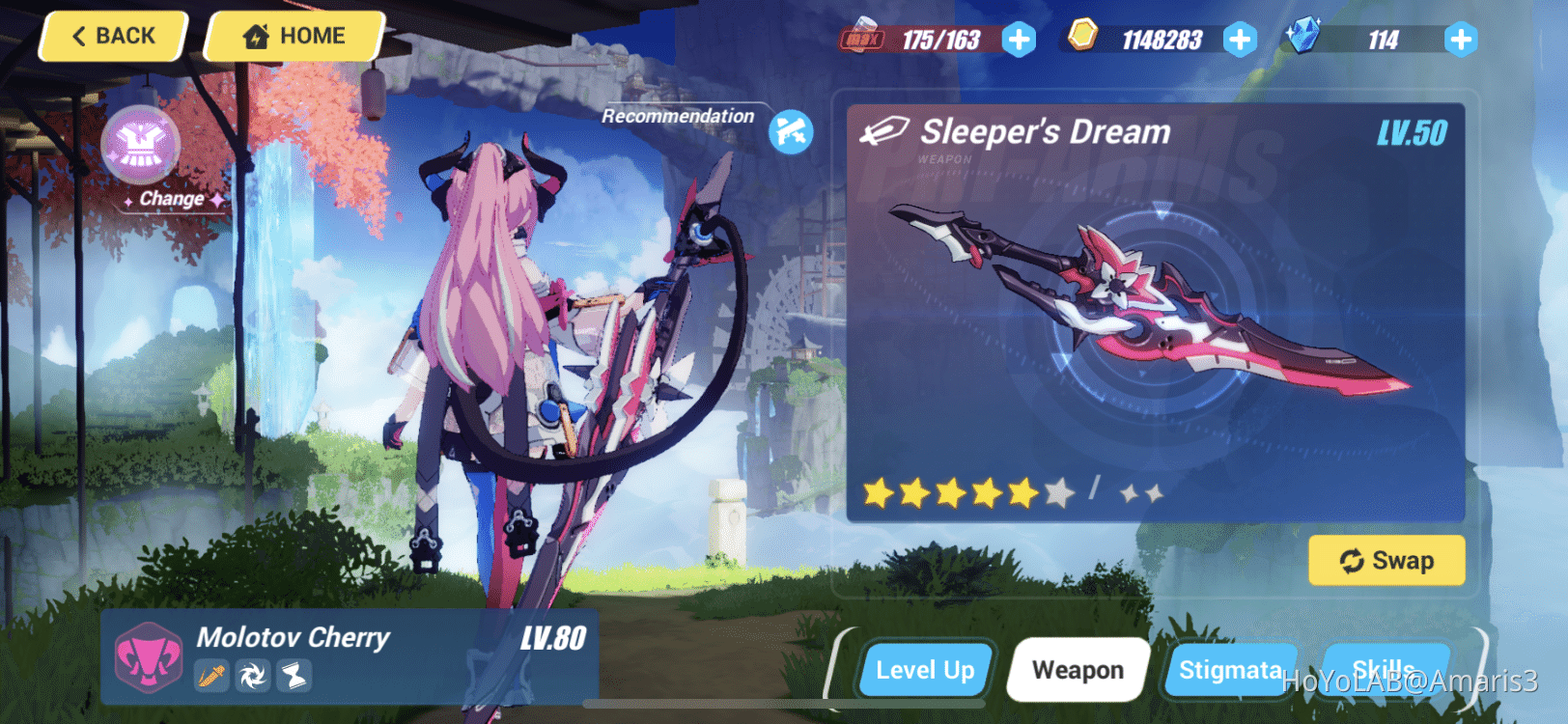
Task: Click the whirlwind skill icon under Molotov Cherry
Action: point(253,678)
